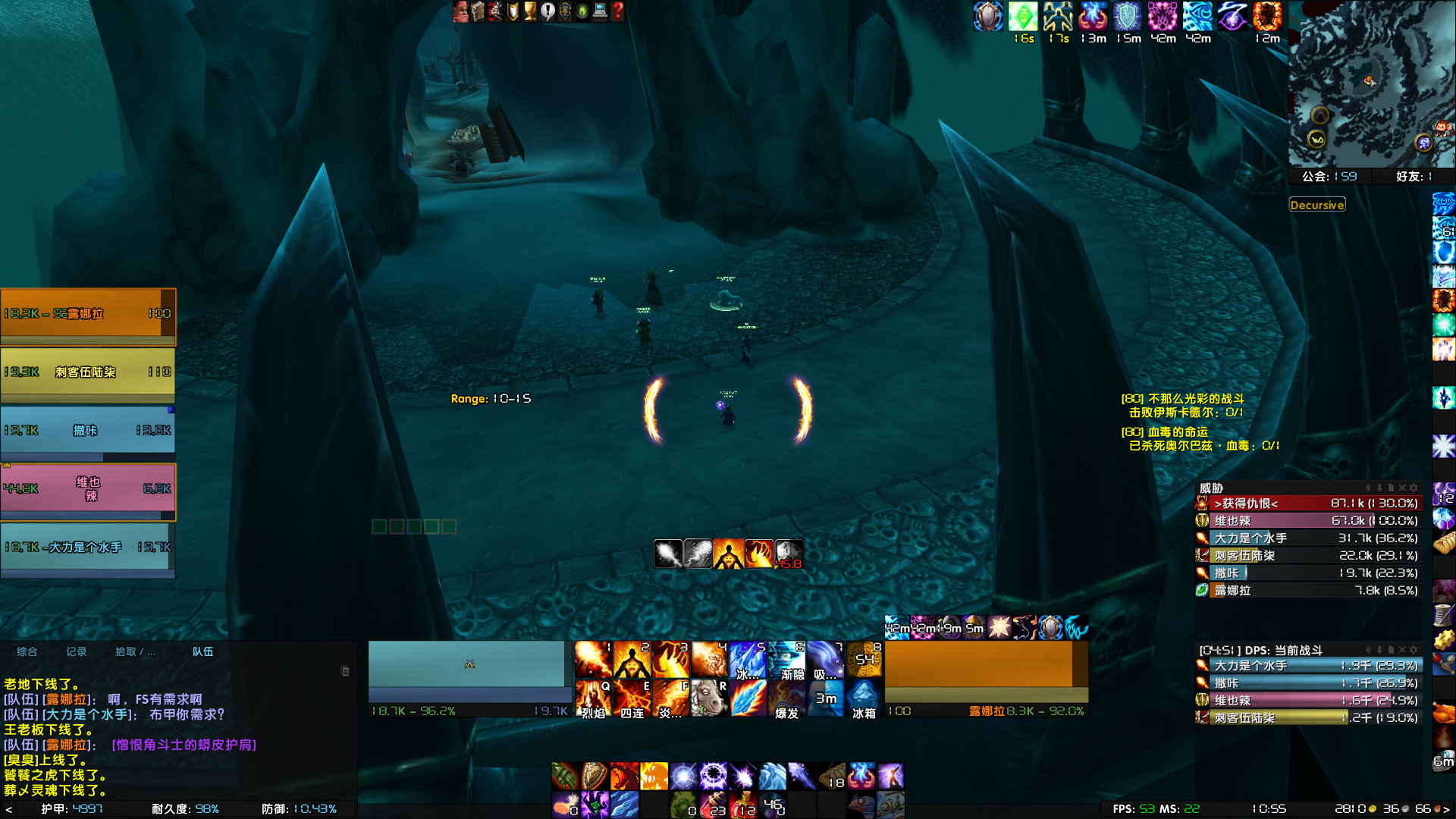Open the segment page menu on 威胁 meter
1456x819 pixels.
[x=1391, y=486]
